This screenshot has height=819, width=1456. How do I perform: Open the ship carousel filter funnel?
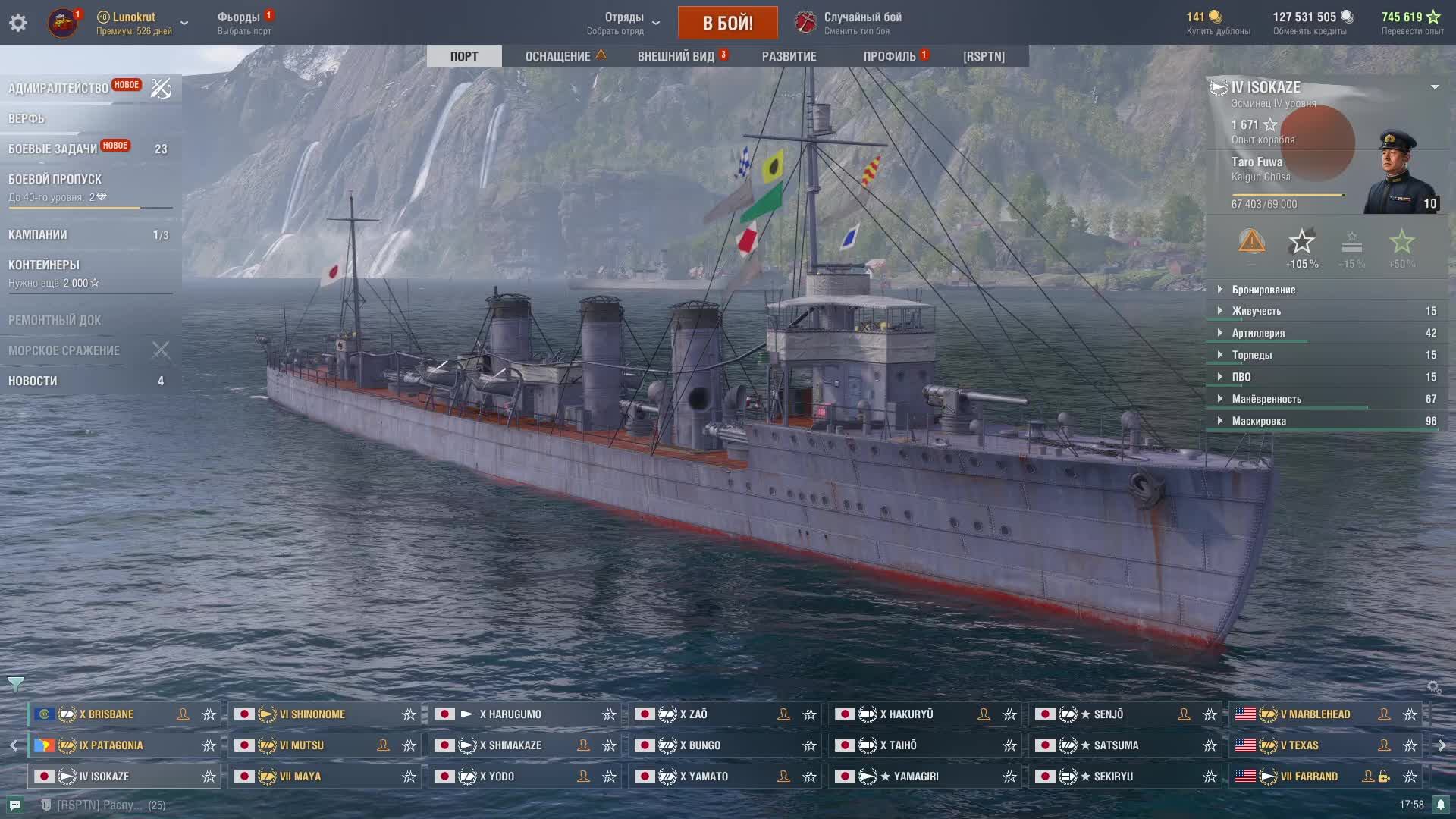pos(15,684)
